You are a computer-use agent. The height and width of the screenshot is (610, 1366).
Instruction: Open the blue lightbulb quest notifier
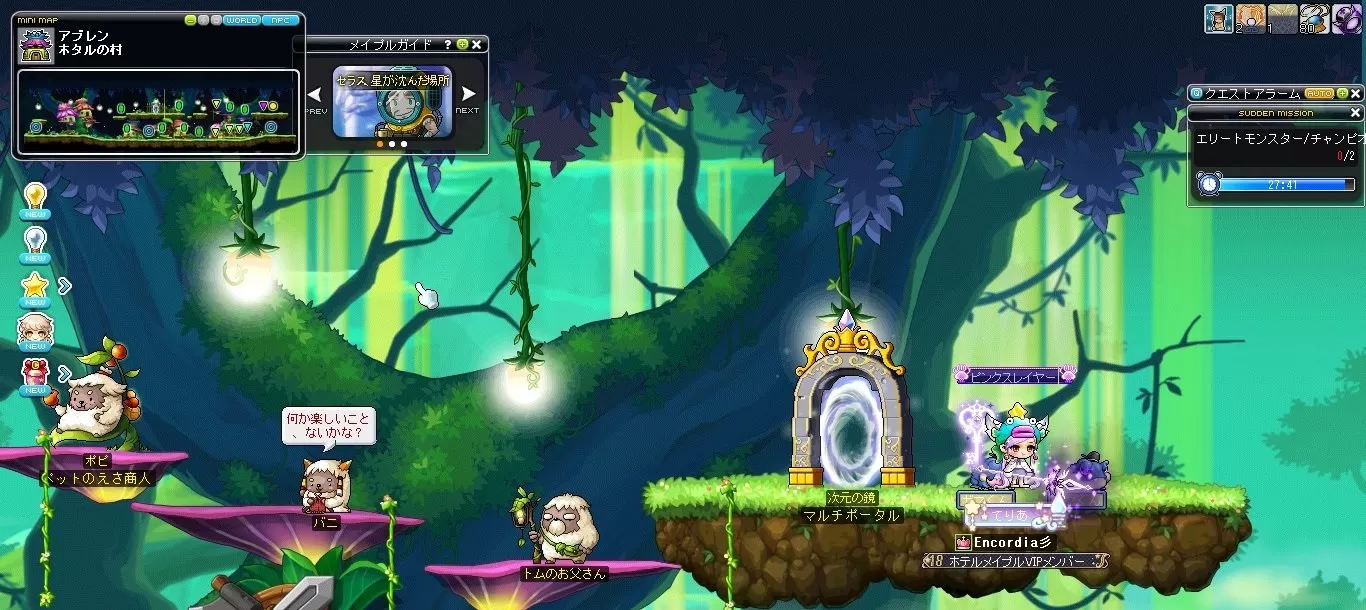point(35,240)
